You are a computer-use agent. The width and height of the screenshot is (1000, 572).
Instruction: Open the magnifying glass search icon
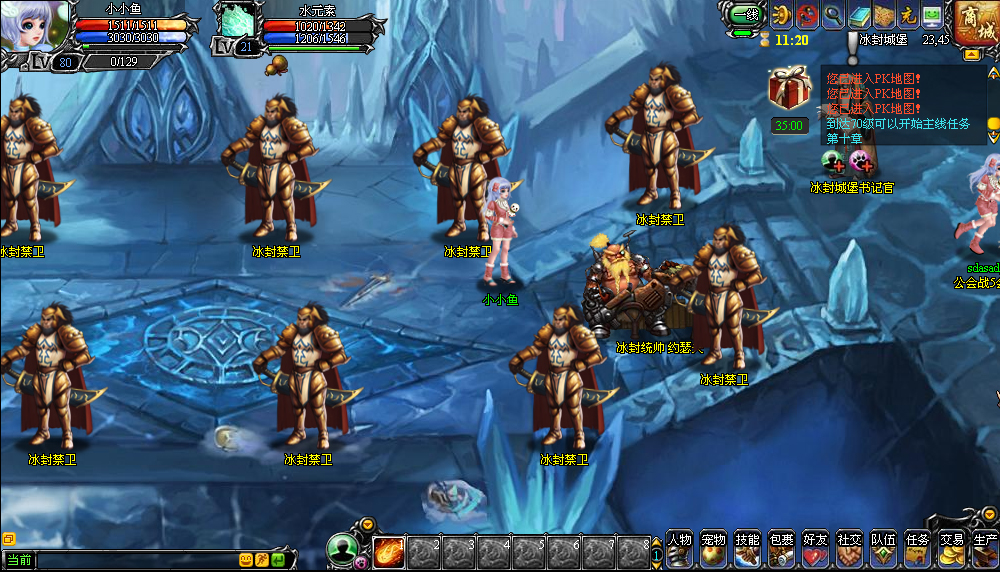coord(833,15)
